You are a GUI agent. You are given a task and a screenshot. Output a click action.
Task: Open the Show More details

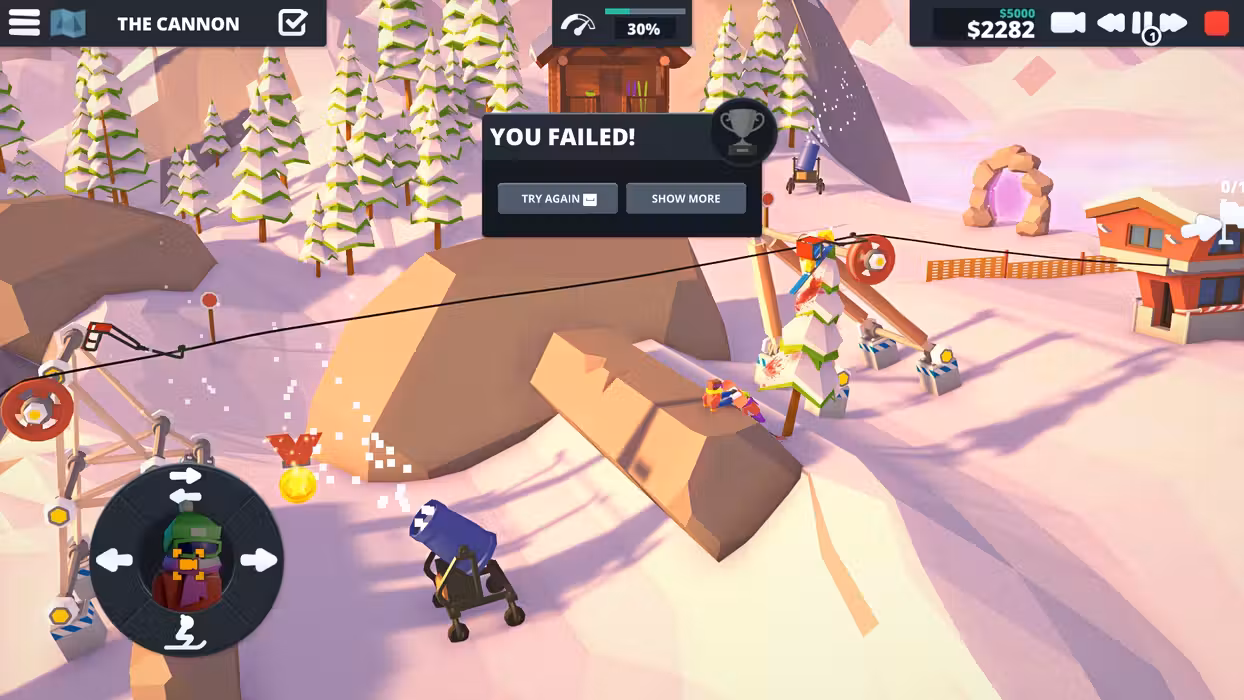coord(686,198)
